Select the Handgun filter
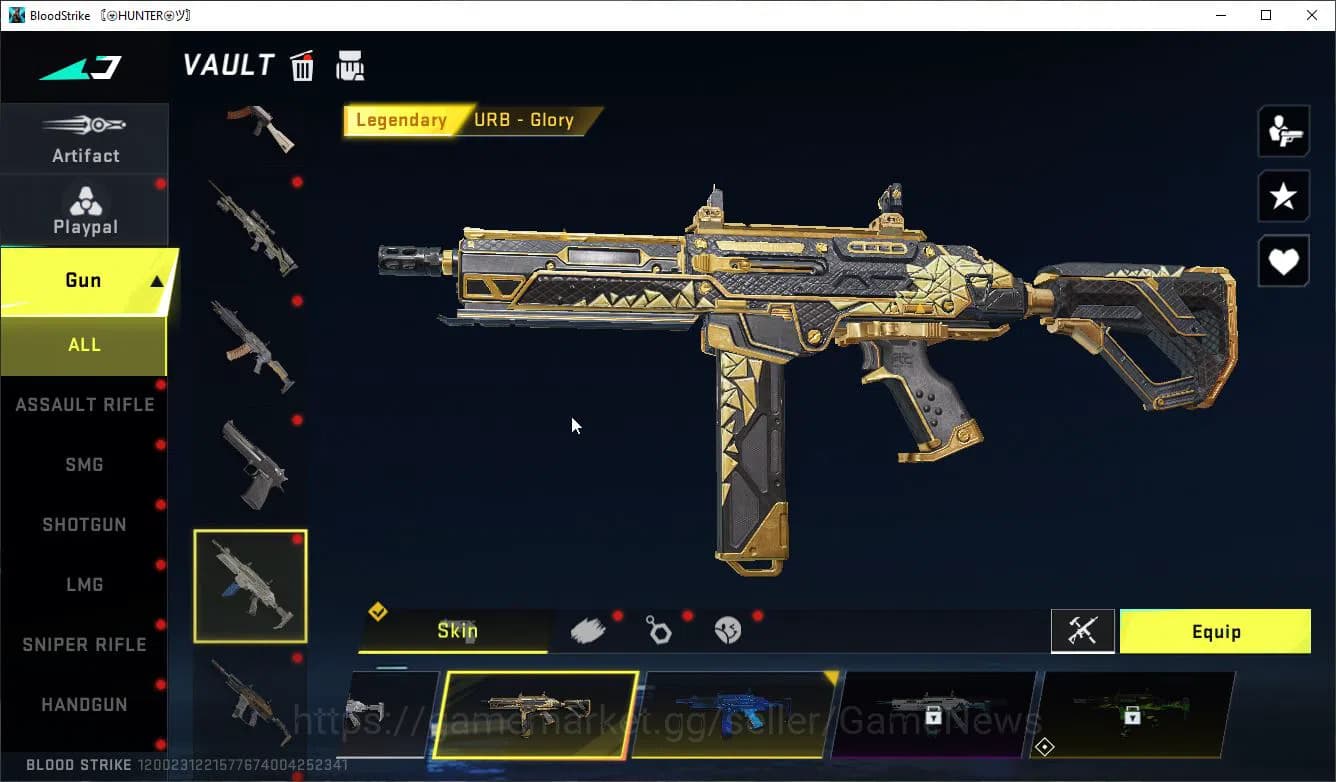Image resolution: width=1336 pixels, height=782 pixels. 84,705
